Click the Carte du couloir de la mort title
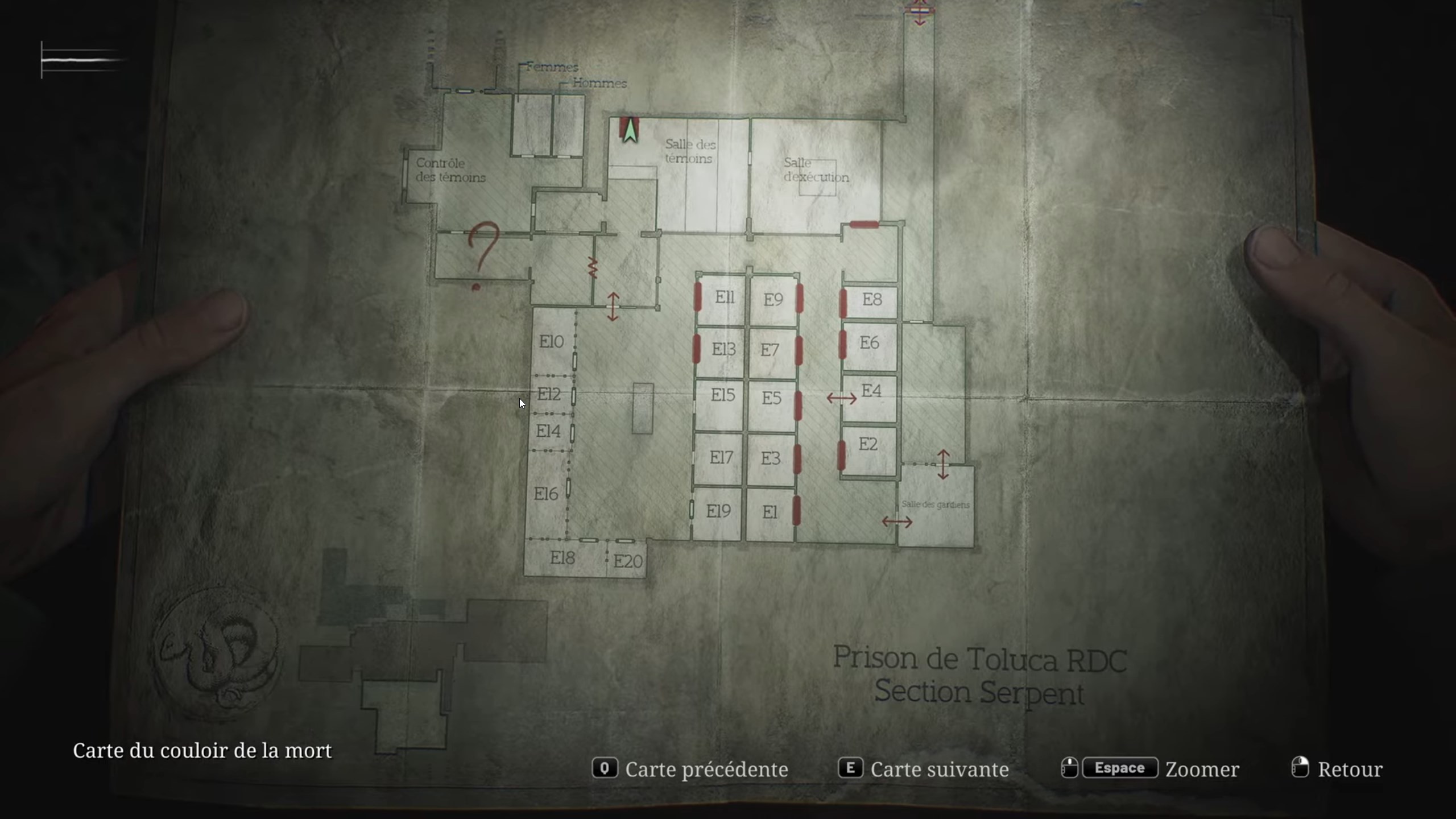This screenshot has height=819, width=1456. 202,751
